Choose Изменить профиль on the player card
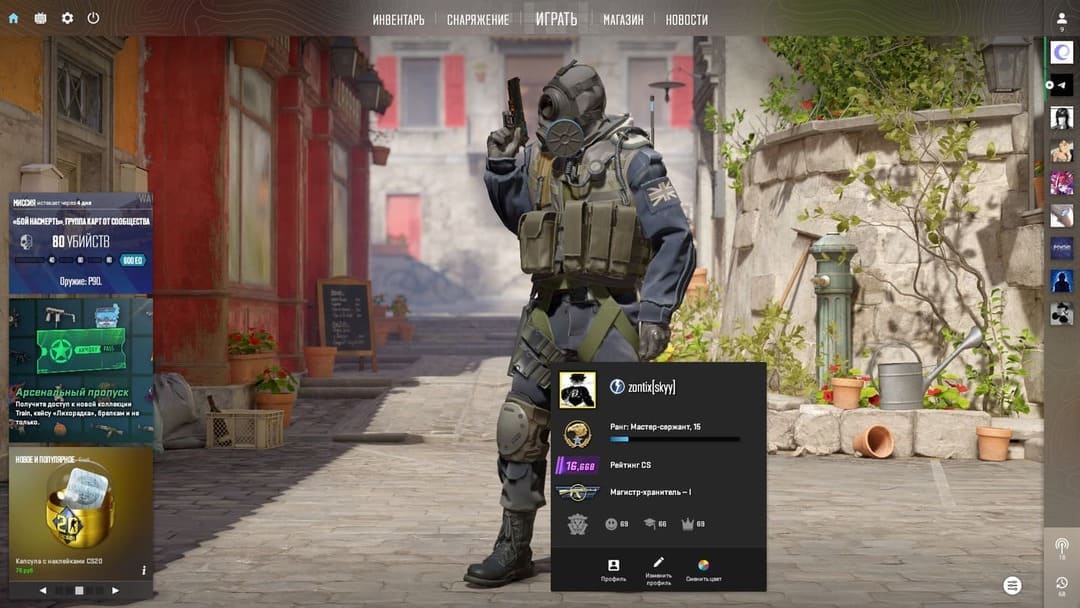 [x=658, y=570]
